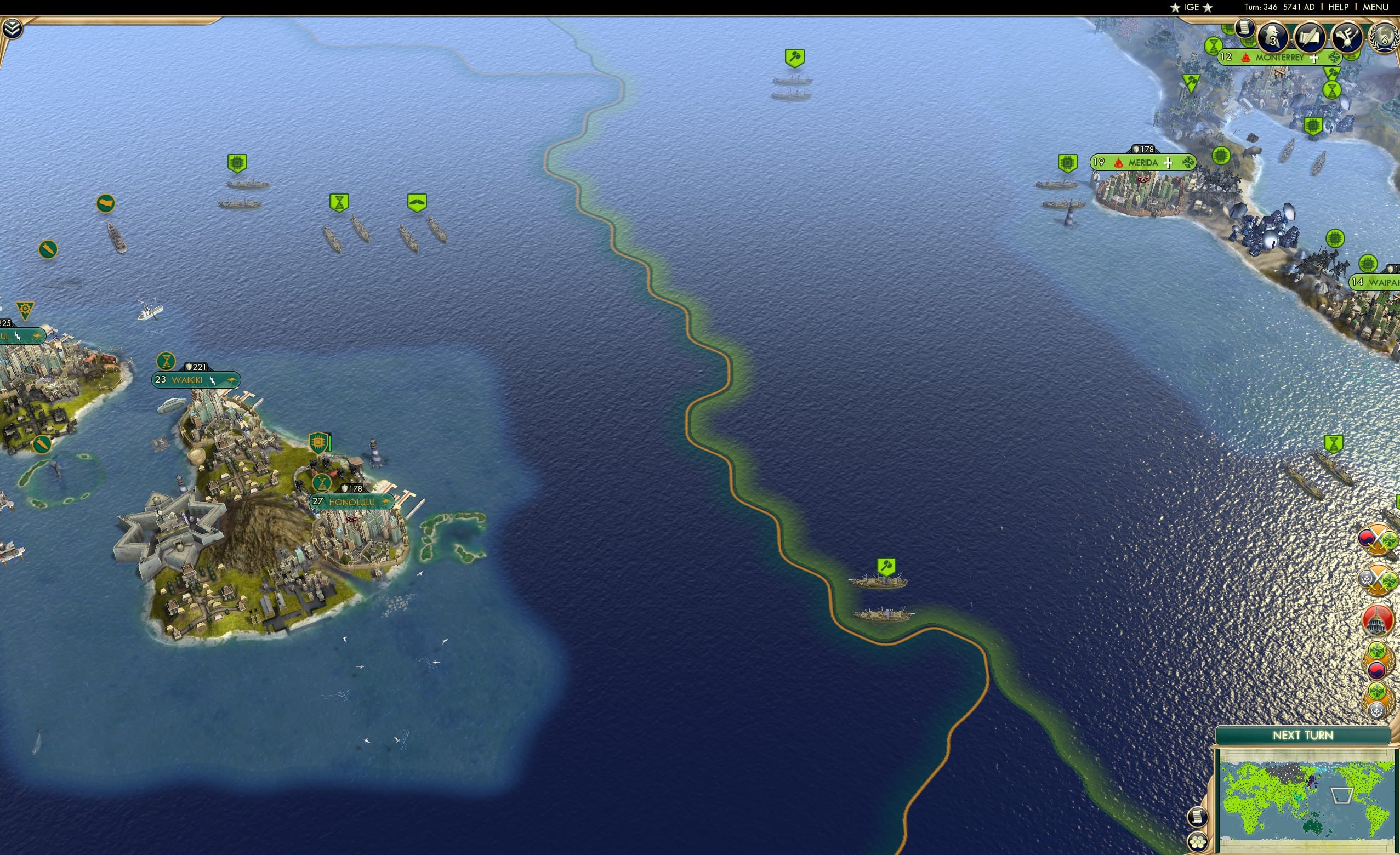
Task: Open the IGE editor from the top bar
Action: (1191, 7)
